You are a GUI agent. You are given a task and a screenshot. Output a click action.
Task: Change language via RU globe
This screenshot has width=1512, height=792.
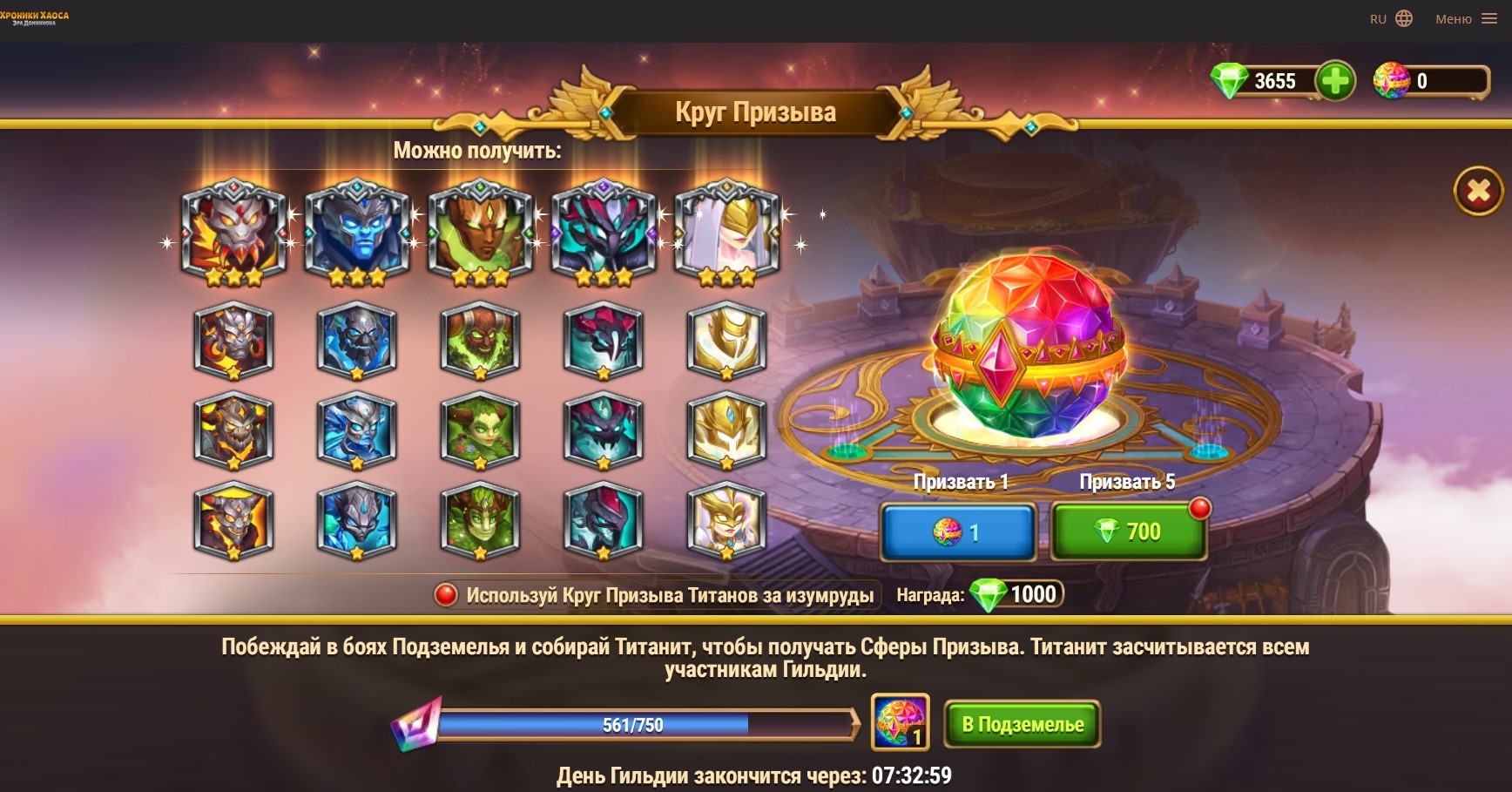coord(1391,18)
